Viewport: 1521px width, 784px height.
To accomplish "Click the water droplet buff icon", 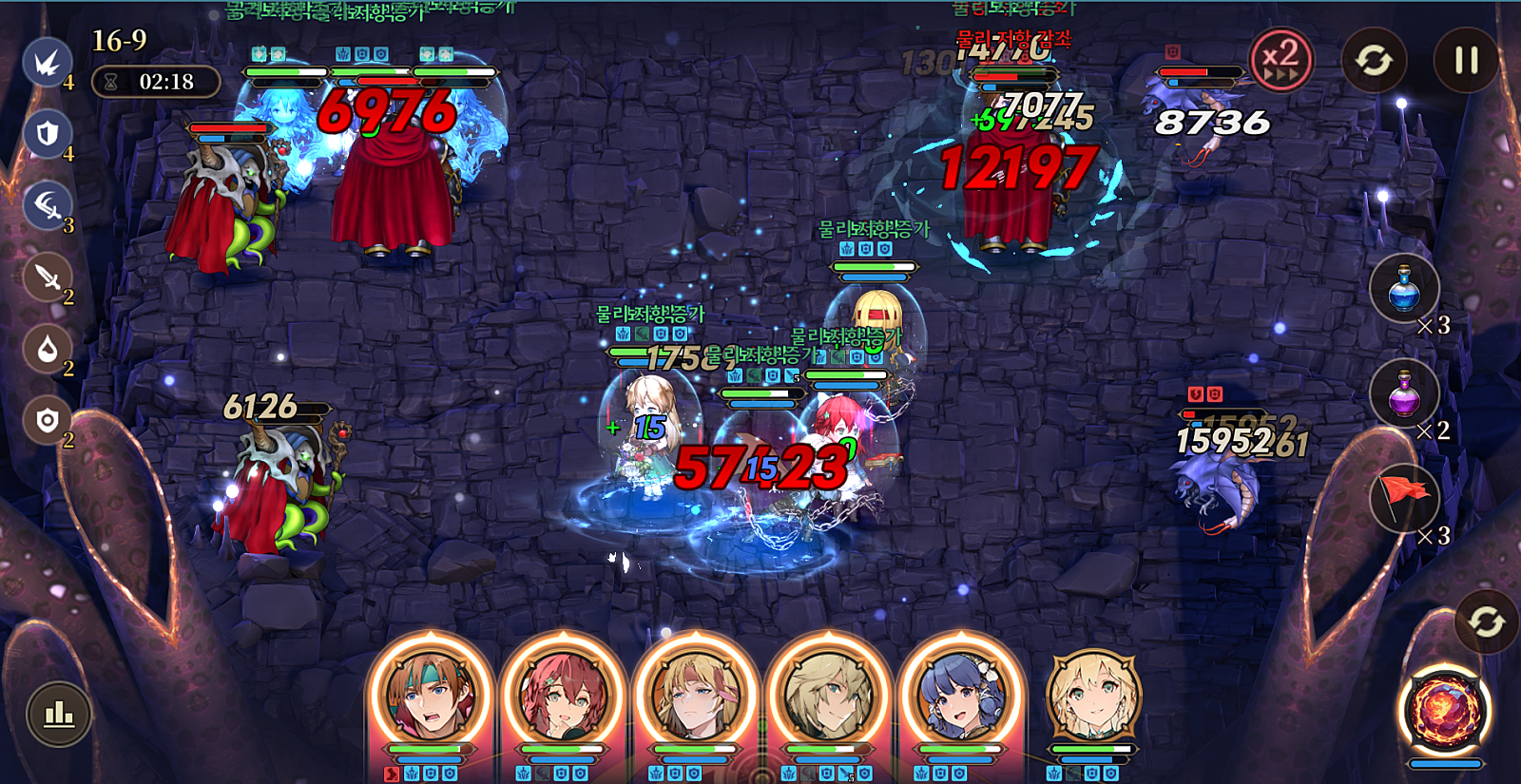I will [x=47, y=349].
